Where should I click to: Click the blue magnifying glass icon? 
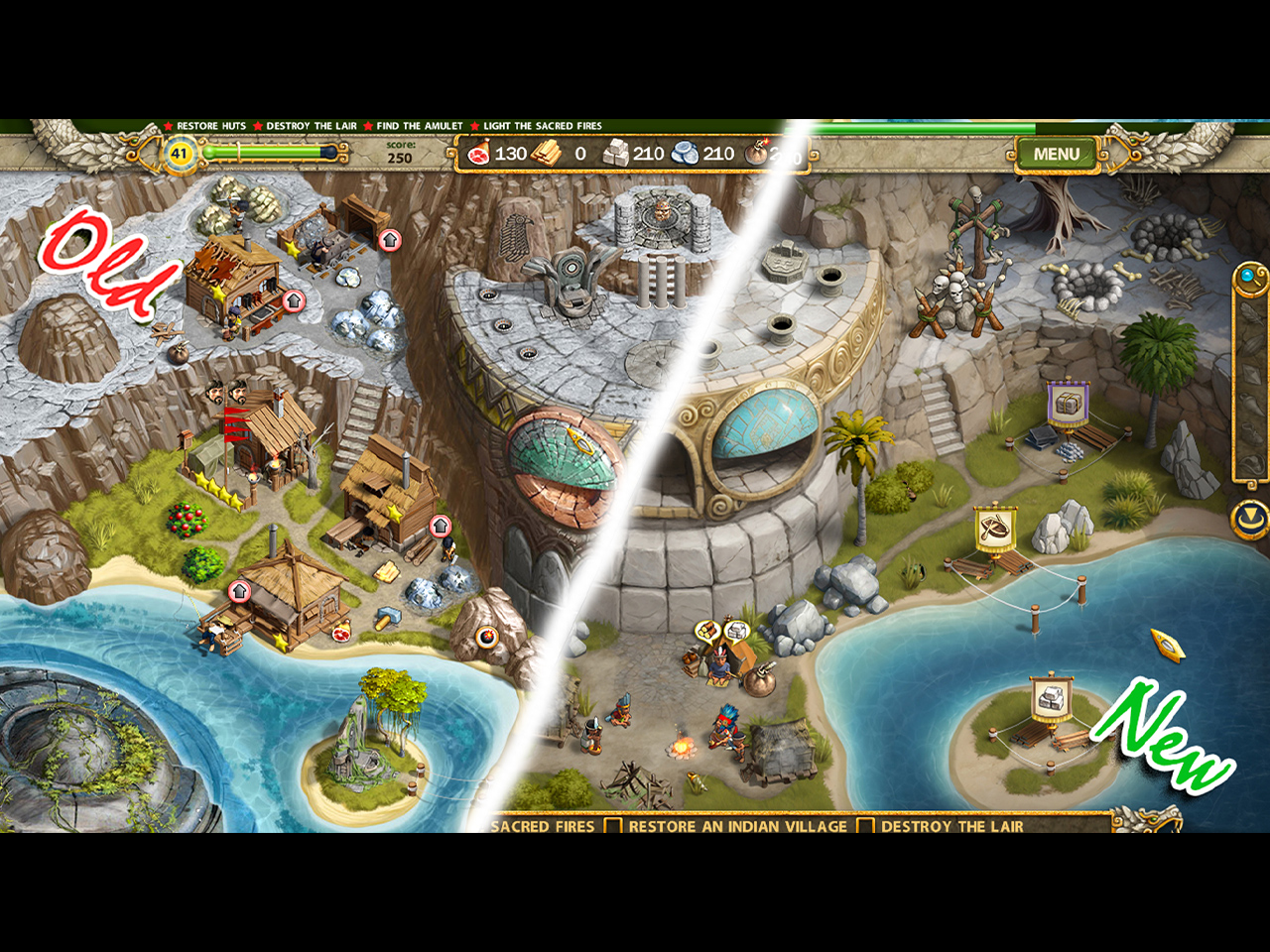(1247, 277)
